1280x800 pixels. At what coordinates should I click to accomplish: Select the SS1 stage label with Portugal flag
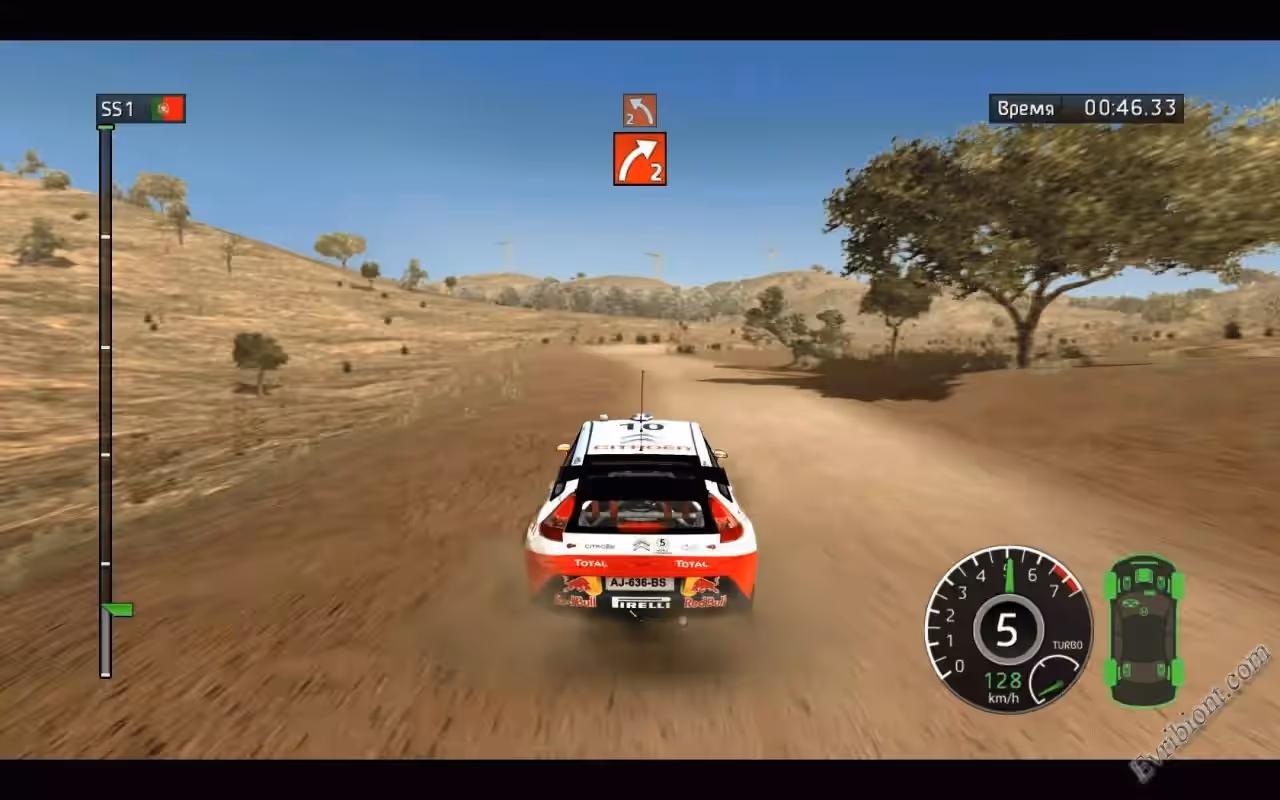(141, 109)
